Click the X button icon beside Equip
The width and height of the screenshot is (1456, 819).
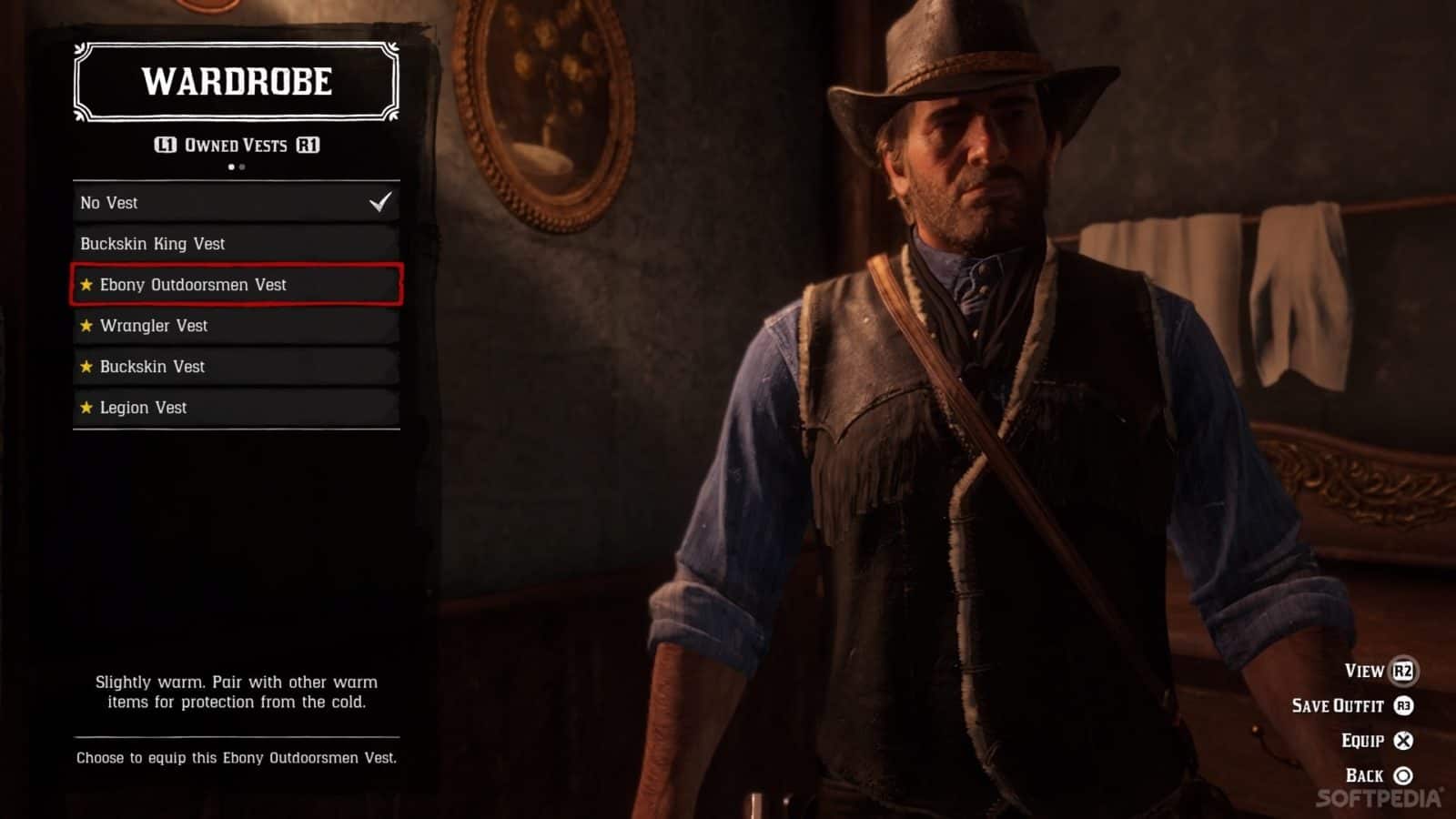tap(1403, 741)
